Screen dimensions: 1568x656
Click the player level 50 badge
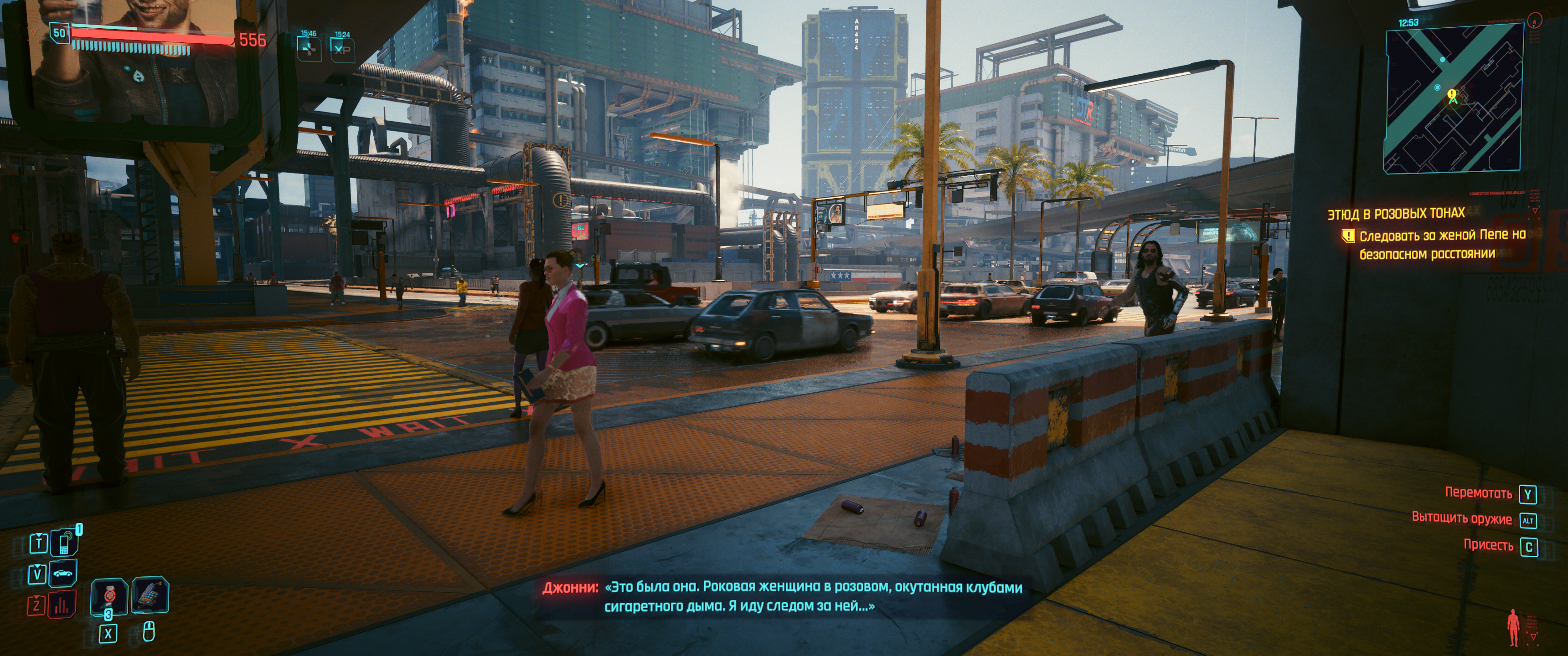tap(60, 33)
